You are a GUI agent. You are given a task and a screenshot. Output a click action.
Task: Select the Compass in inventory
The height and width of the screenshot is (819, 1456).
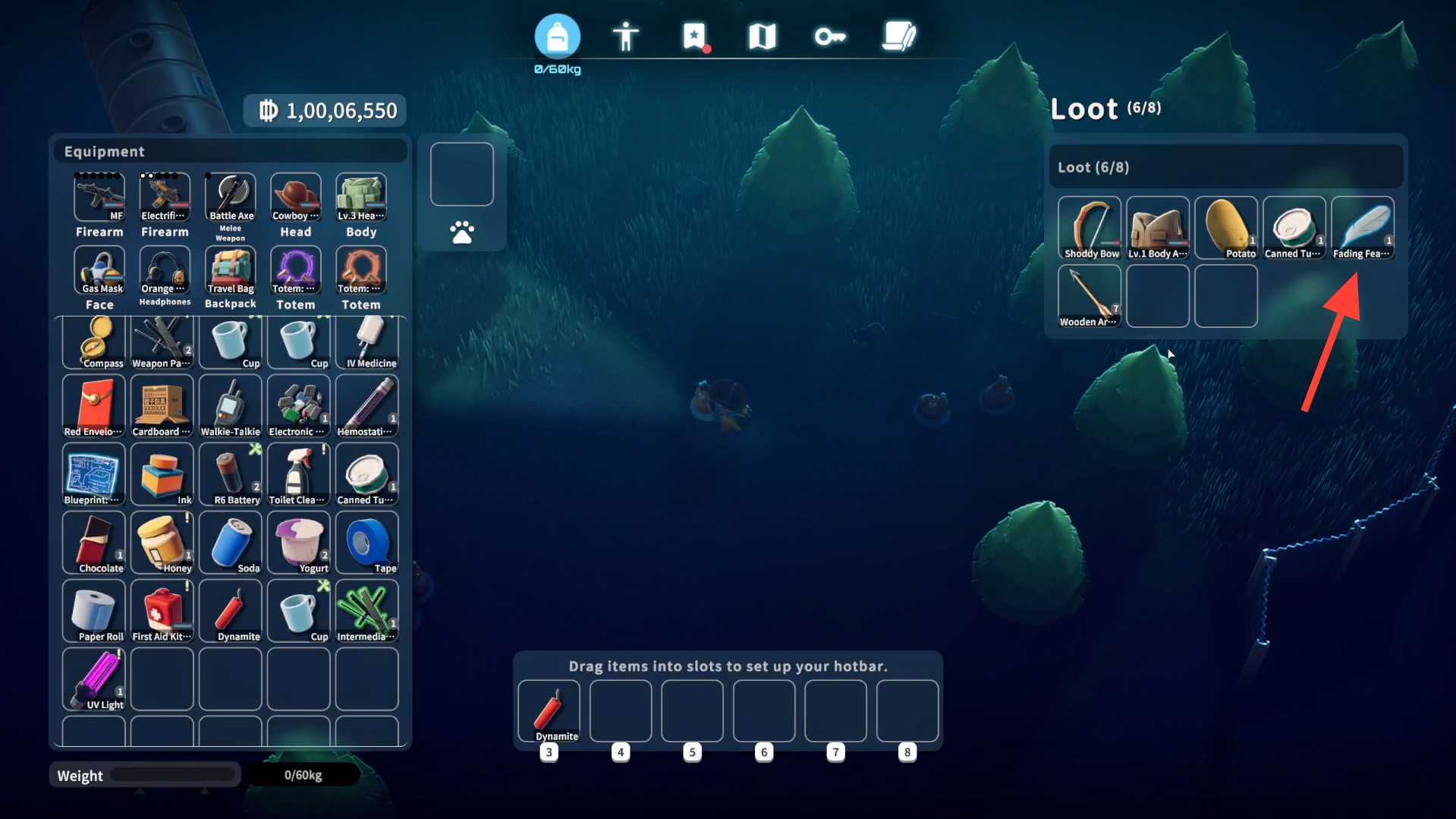tap(94, 343)
